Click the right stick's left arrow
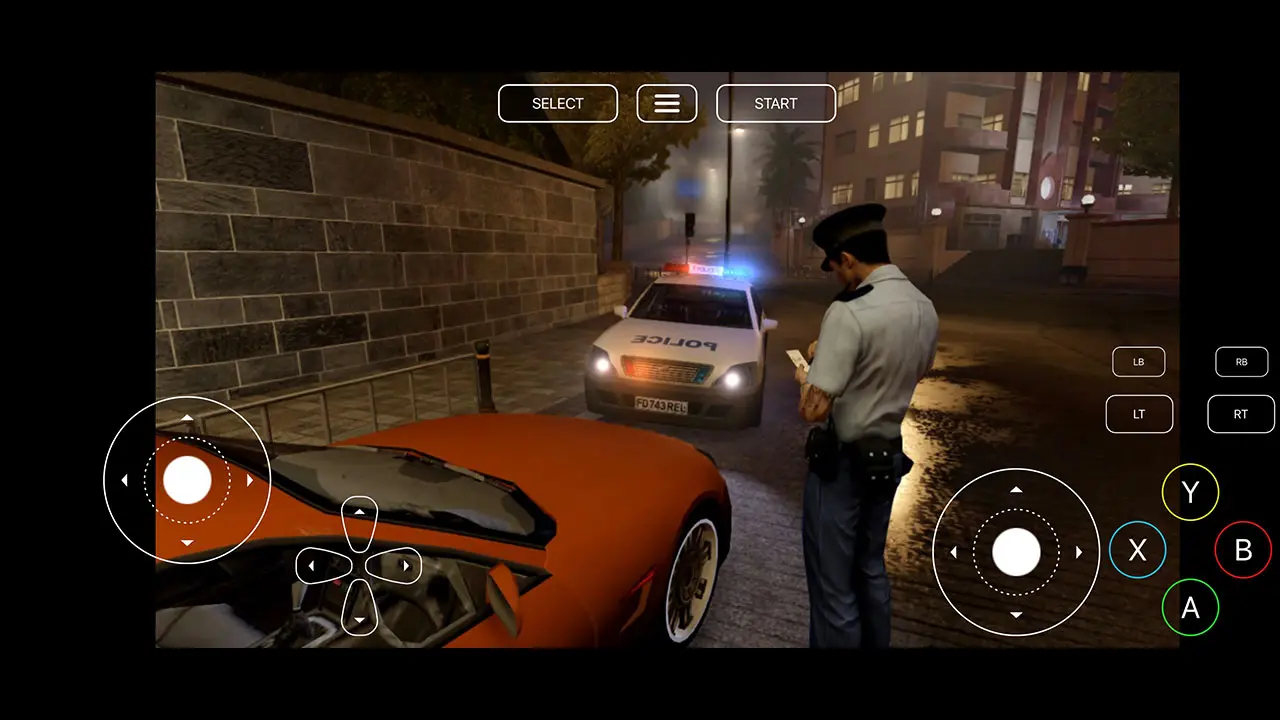1280x720 pixels. coord(954,550)
